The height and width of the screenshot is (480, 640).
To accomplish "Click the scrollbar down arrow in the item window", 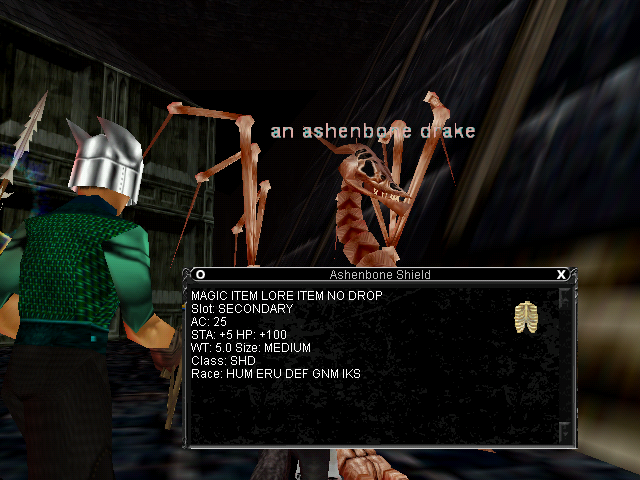I will [x=564, y=431].
